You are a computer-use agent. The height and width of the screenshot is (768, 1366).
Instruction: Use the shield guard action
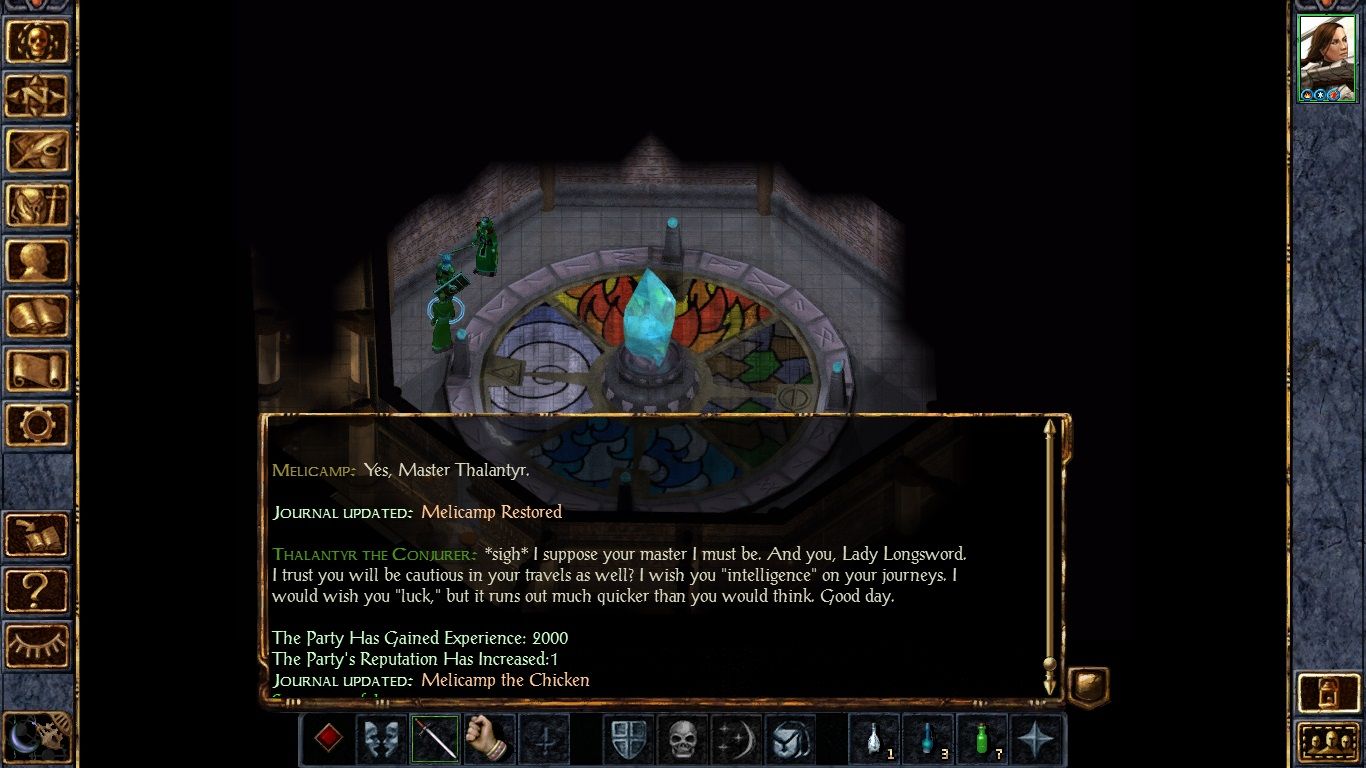629,740
